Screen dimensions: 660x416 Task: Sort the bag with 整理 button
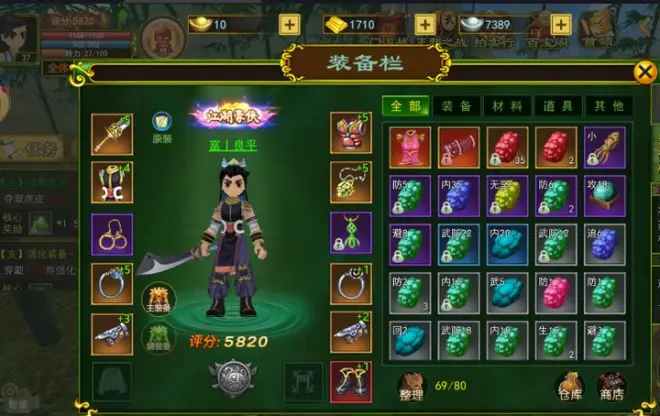(412, 384)
